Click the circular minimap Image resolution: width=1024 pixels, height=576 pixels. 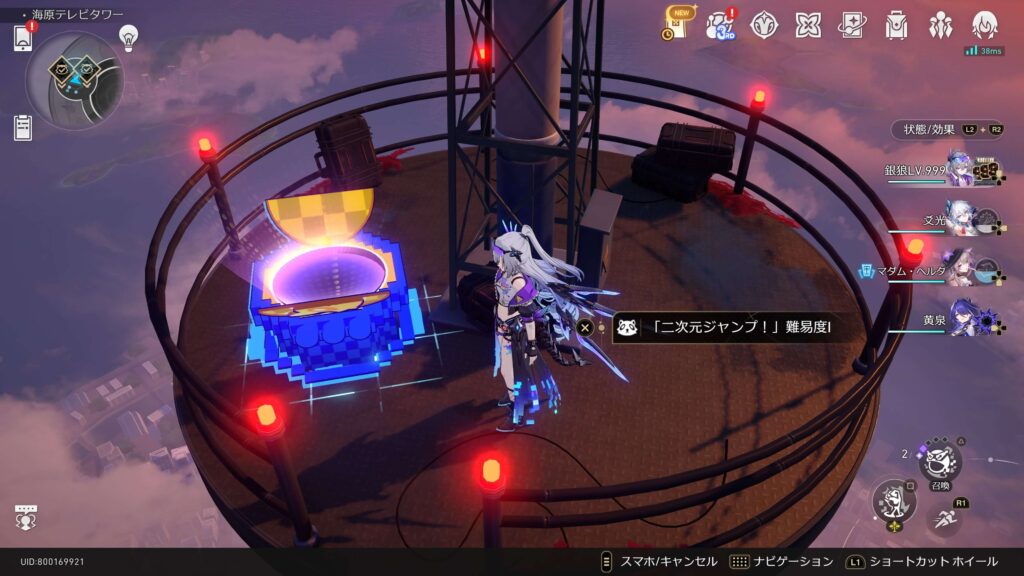pyautogui.click(x=74, y=81)
